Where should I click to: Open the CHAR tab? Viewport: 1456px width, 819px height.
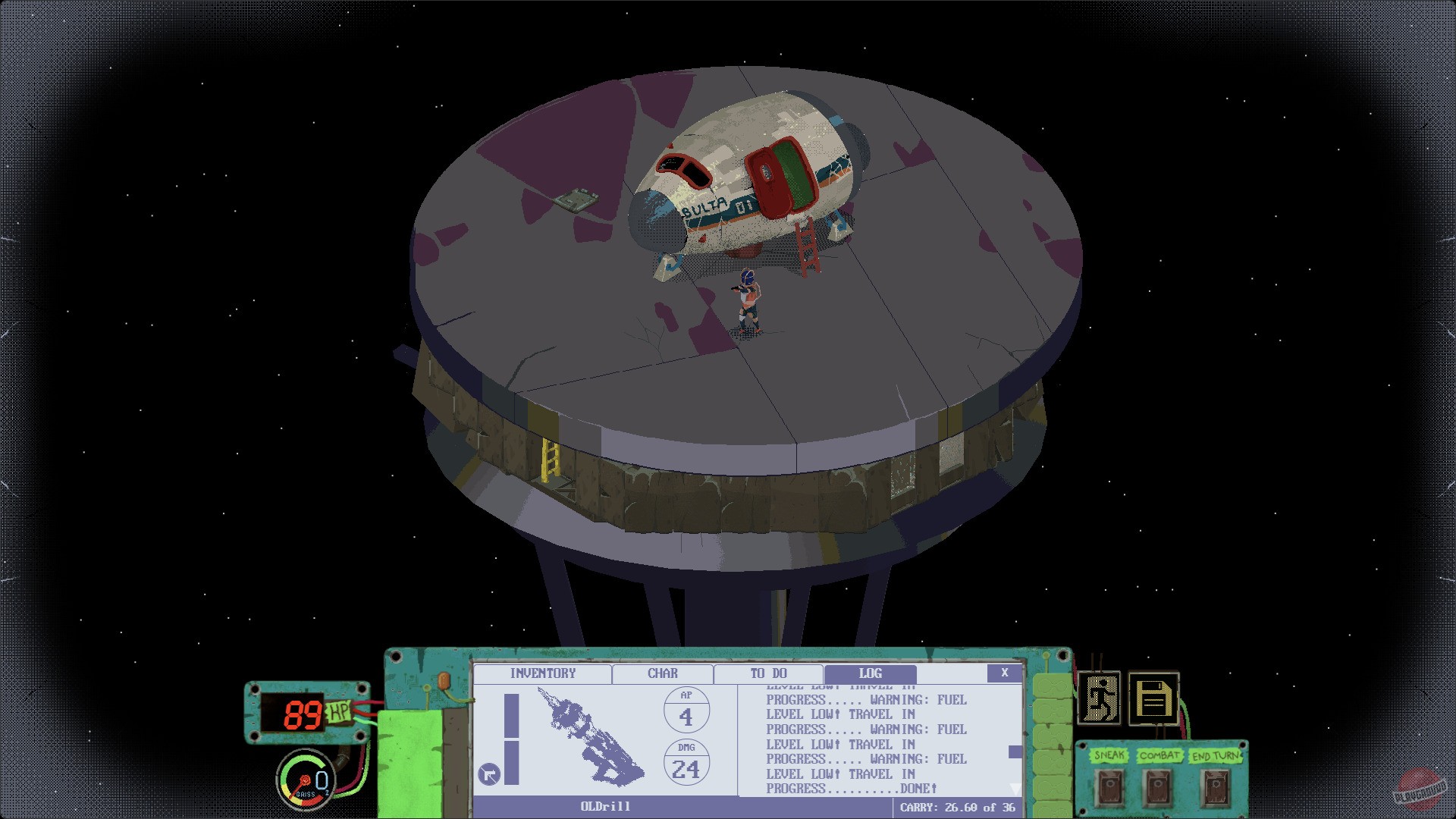(x=661, y=673)
